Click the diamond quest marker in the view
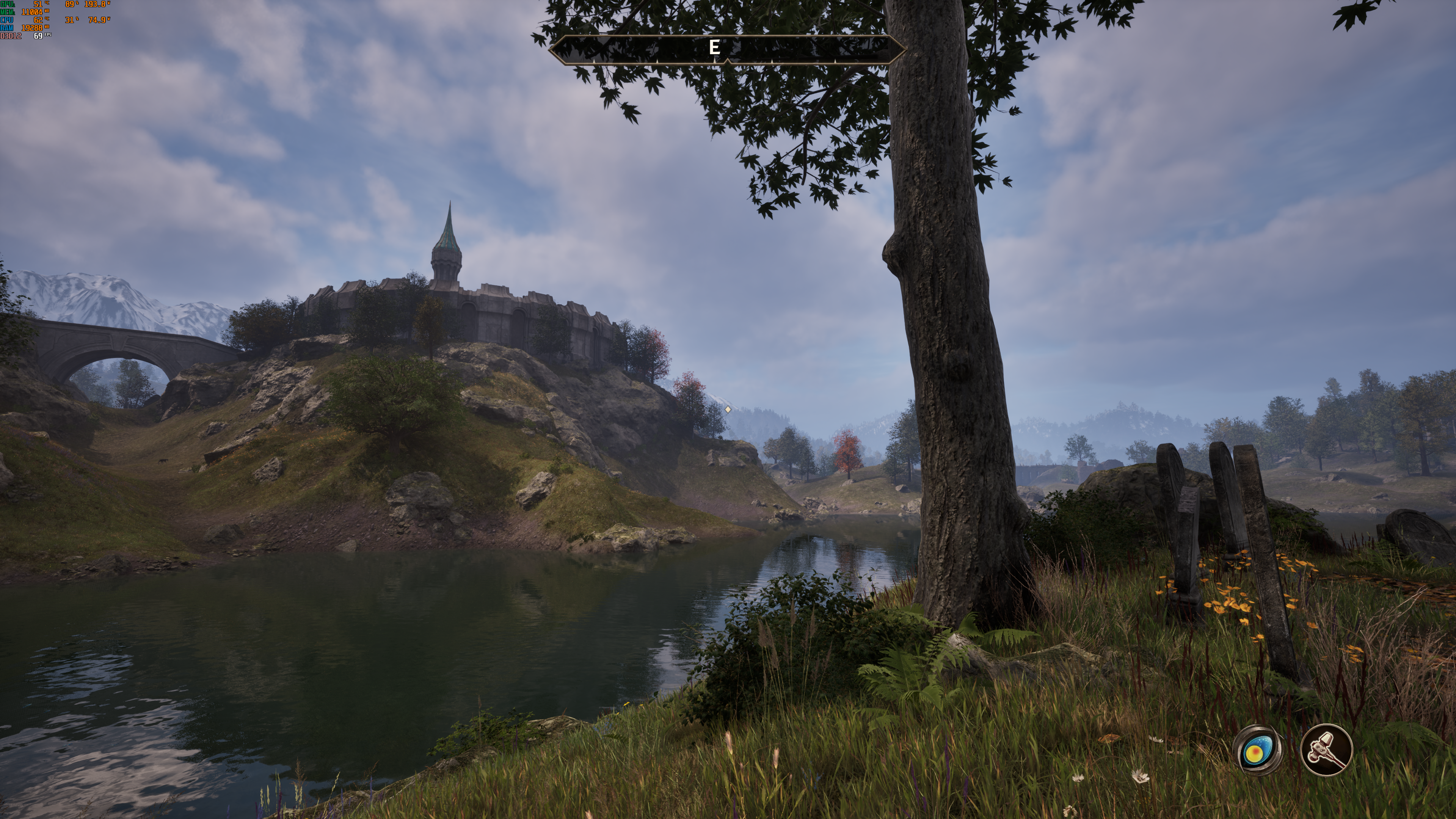 point(728,409)
